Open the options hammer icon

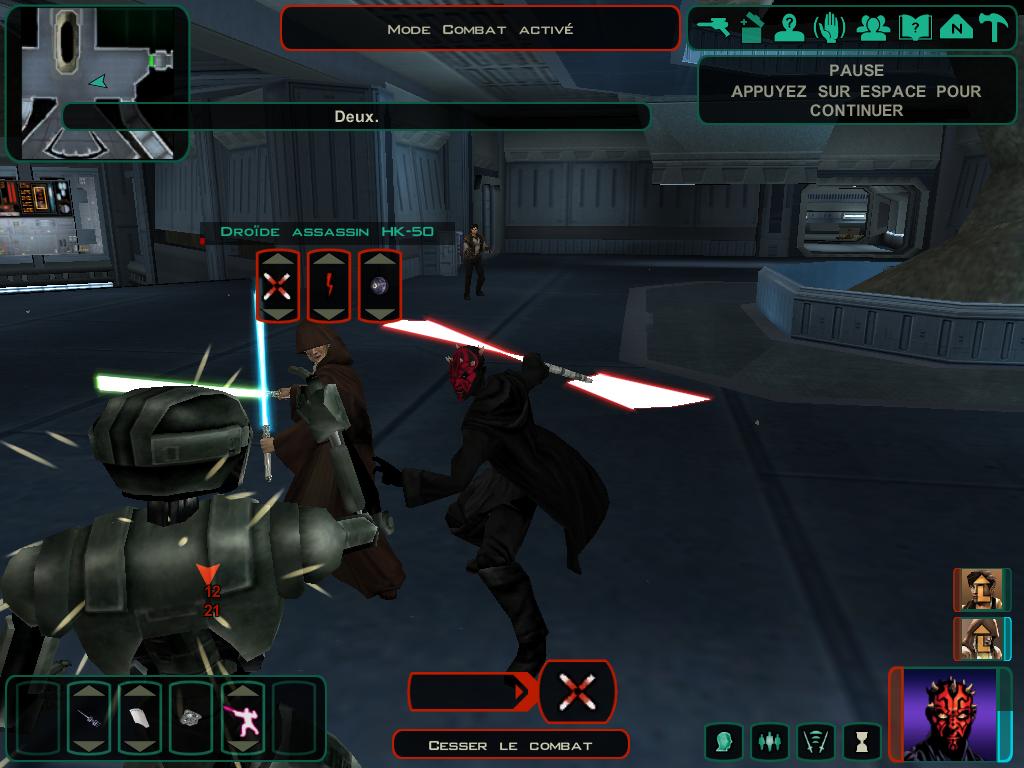(x=993, y=27)
